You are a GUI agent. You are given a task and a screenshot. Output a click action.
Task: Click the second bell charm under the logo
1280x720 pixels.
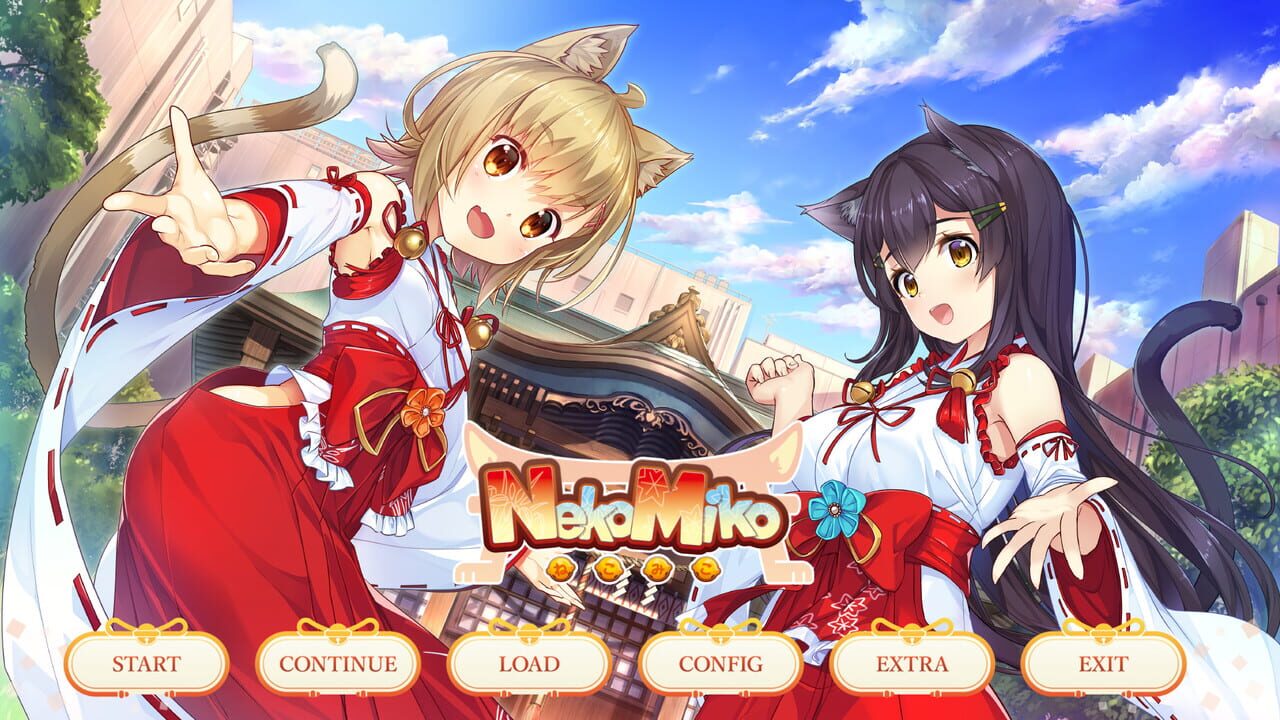coord(610,569)
